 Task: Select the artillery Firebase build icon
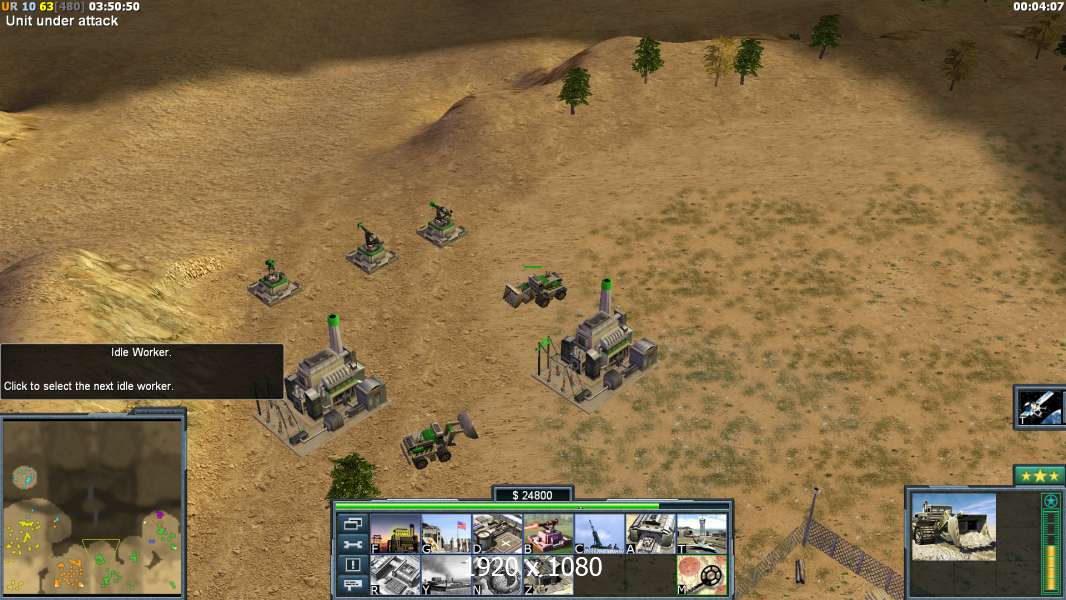coord(600,534)
